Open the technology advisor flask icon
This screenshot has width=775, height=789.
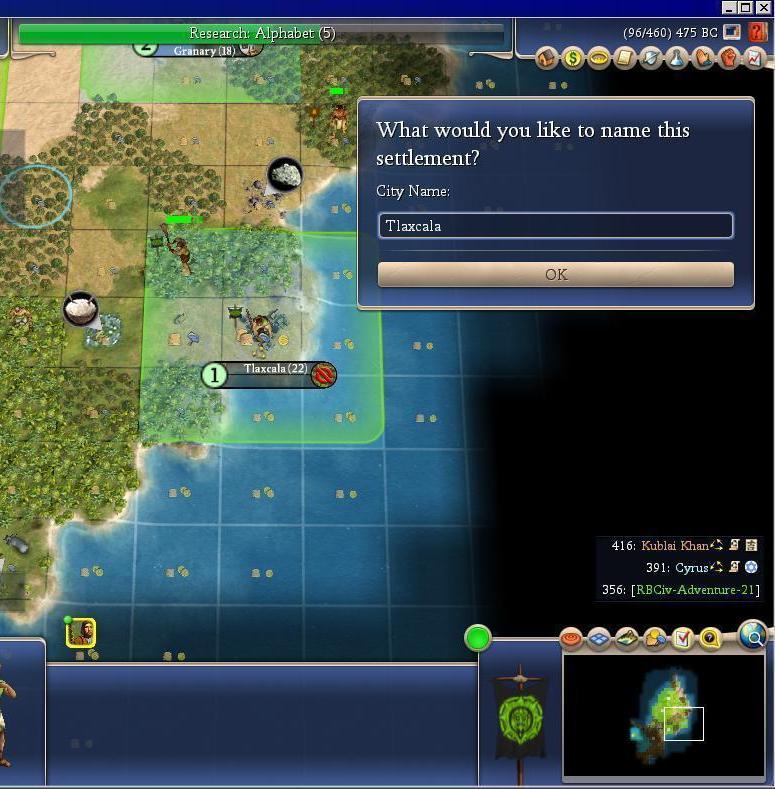[x=677, y=58]
